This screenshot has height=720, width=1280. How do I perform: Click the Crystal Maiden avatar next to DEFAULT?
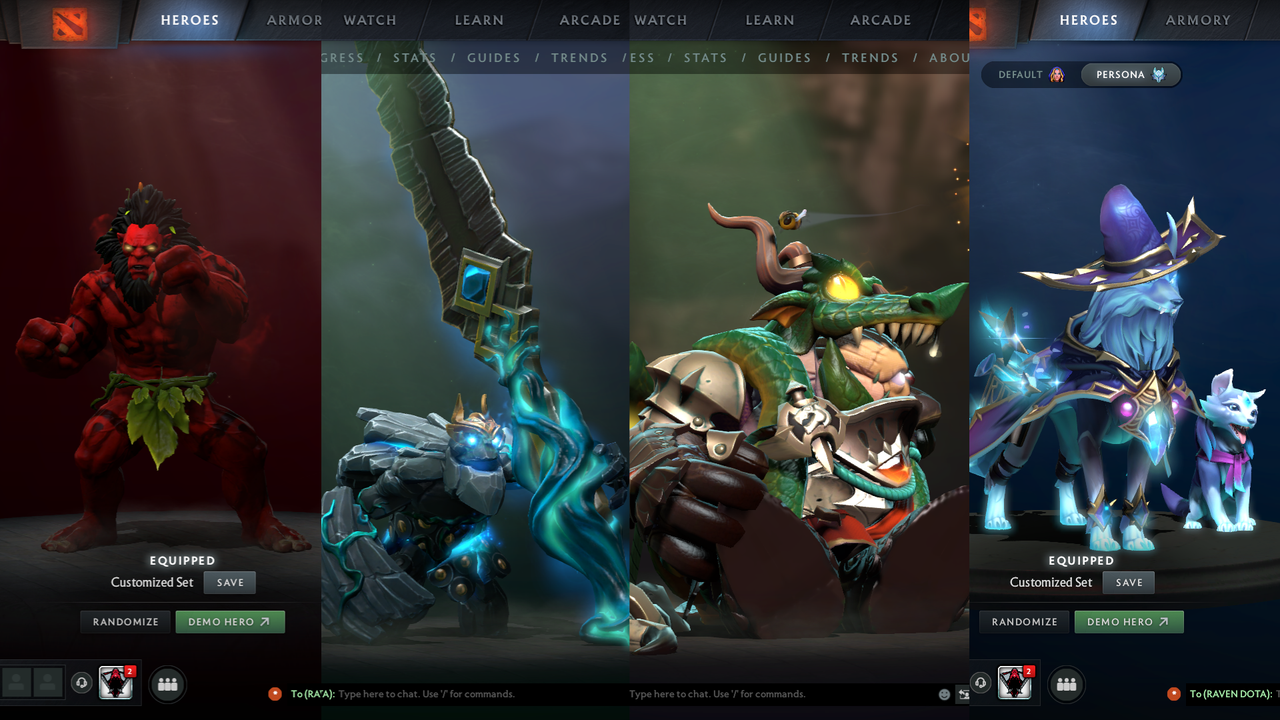click(x=1056, y=74)
